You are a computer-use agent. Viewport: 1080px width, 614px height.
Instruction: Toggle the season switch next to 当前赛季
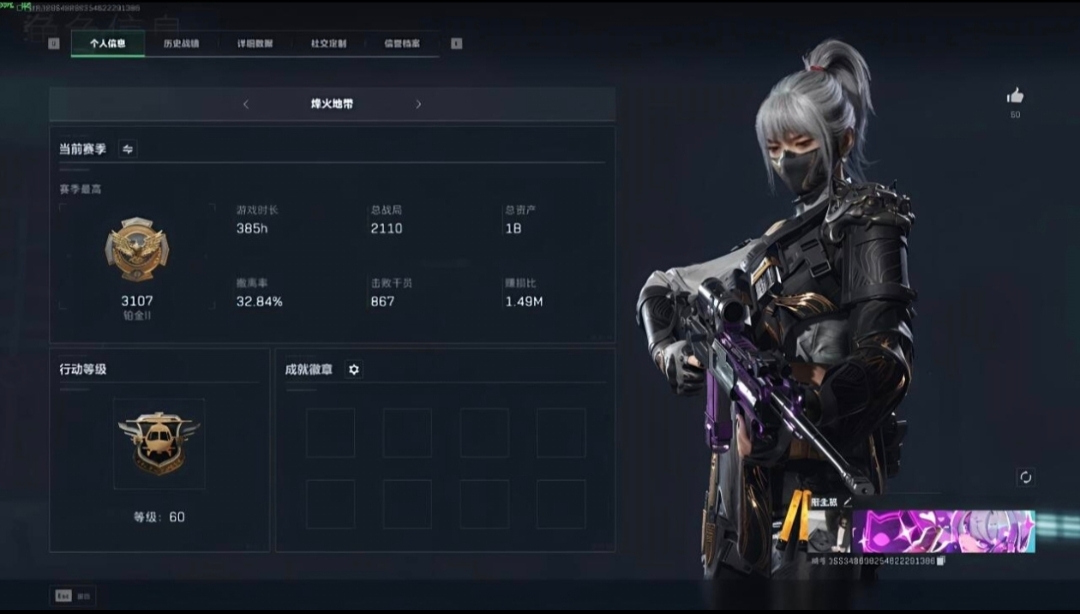128,149
